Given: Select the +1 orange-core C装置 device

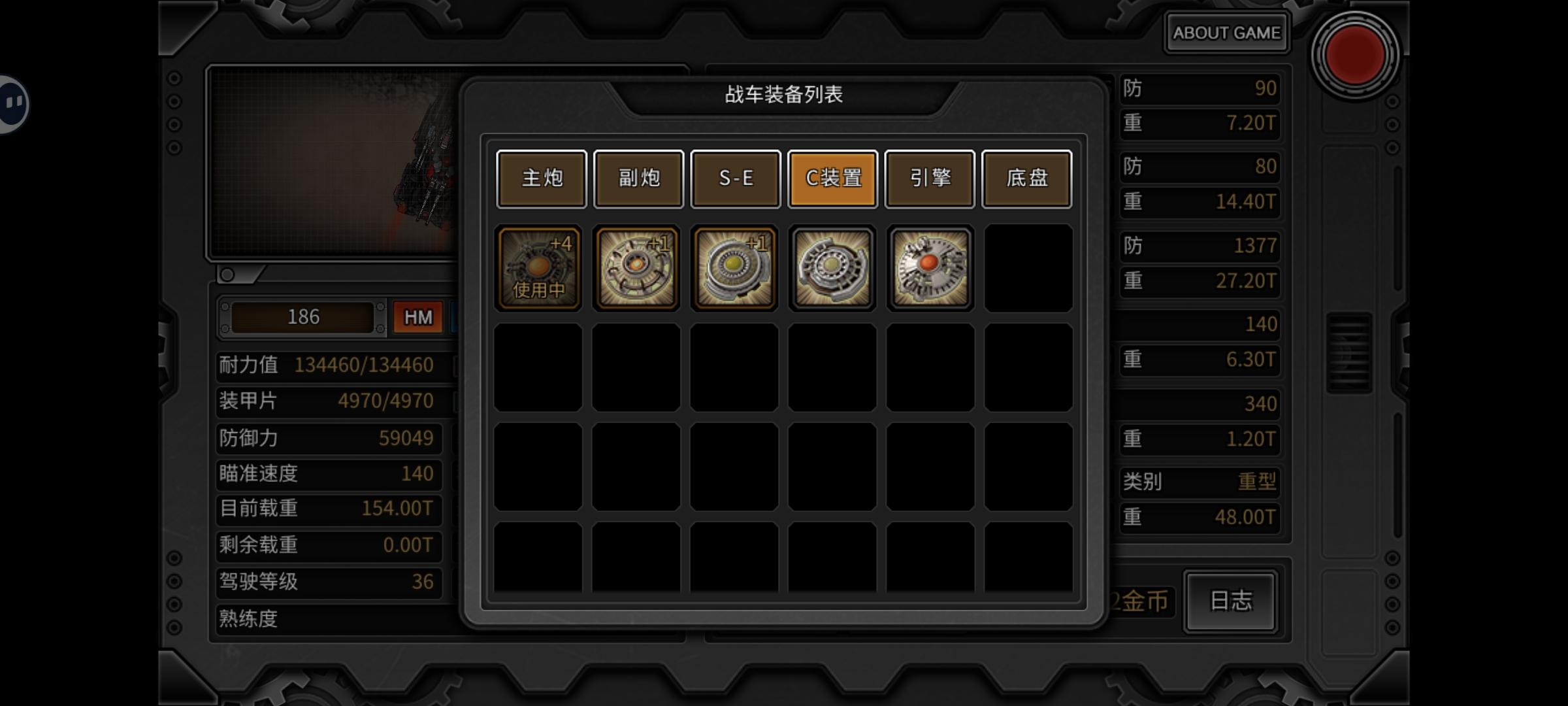Looking at the screenshot, I should point(636,267).
